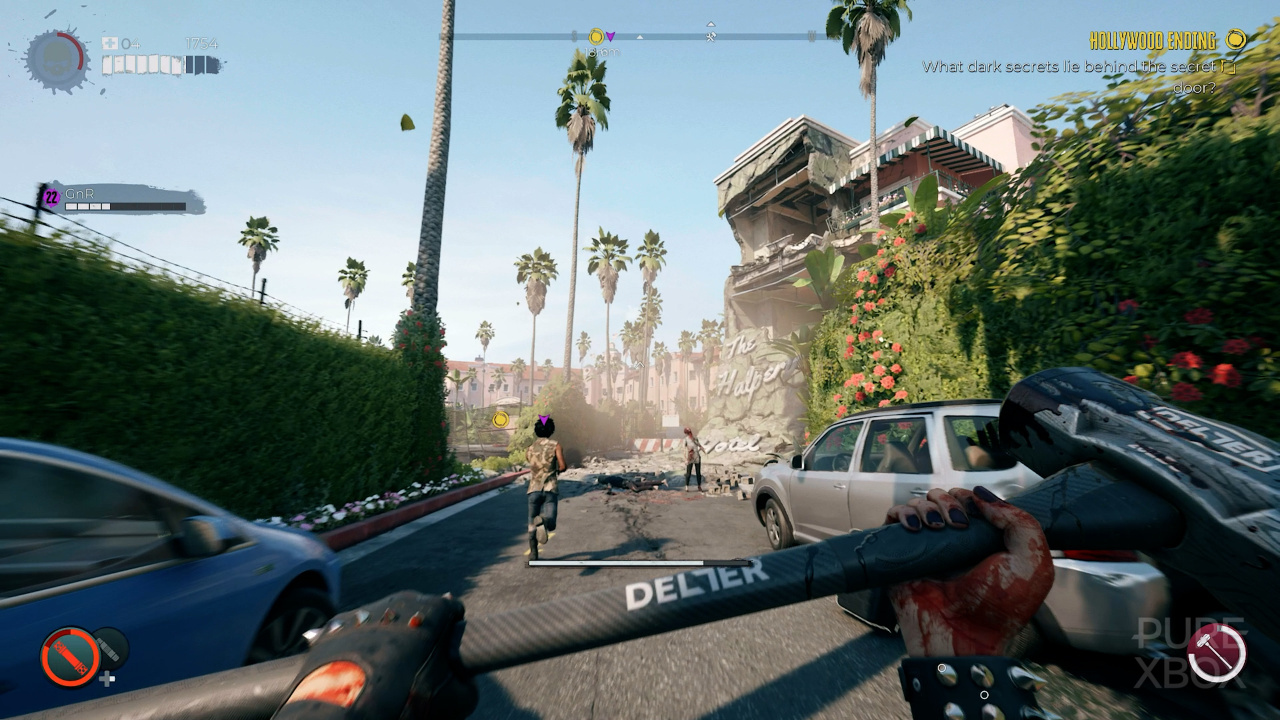This screenshot has width=1280, height=720.
Task: Select the medkit count icon
Action: tap(109, 44)
